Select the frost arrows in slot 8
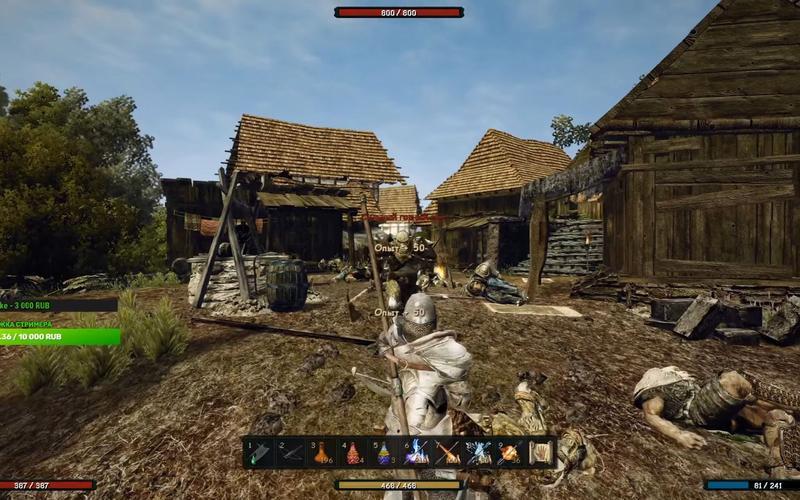The image size is (800, 500). click(x=478, y=453)
